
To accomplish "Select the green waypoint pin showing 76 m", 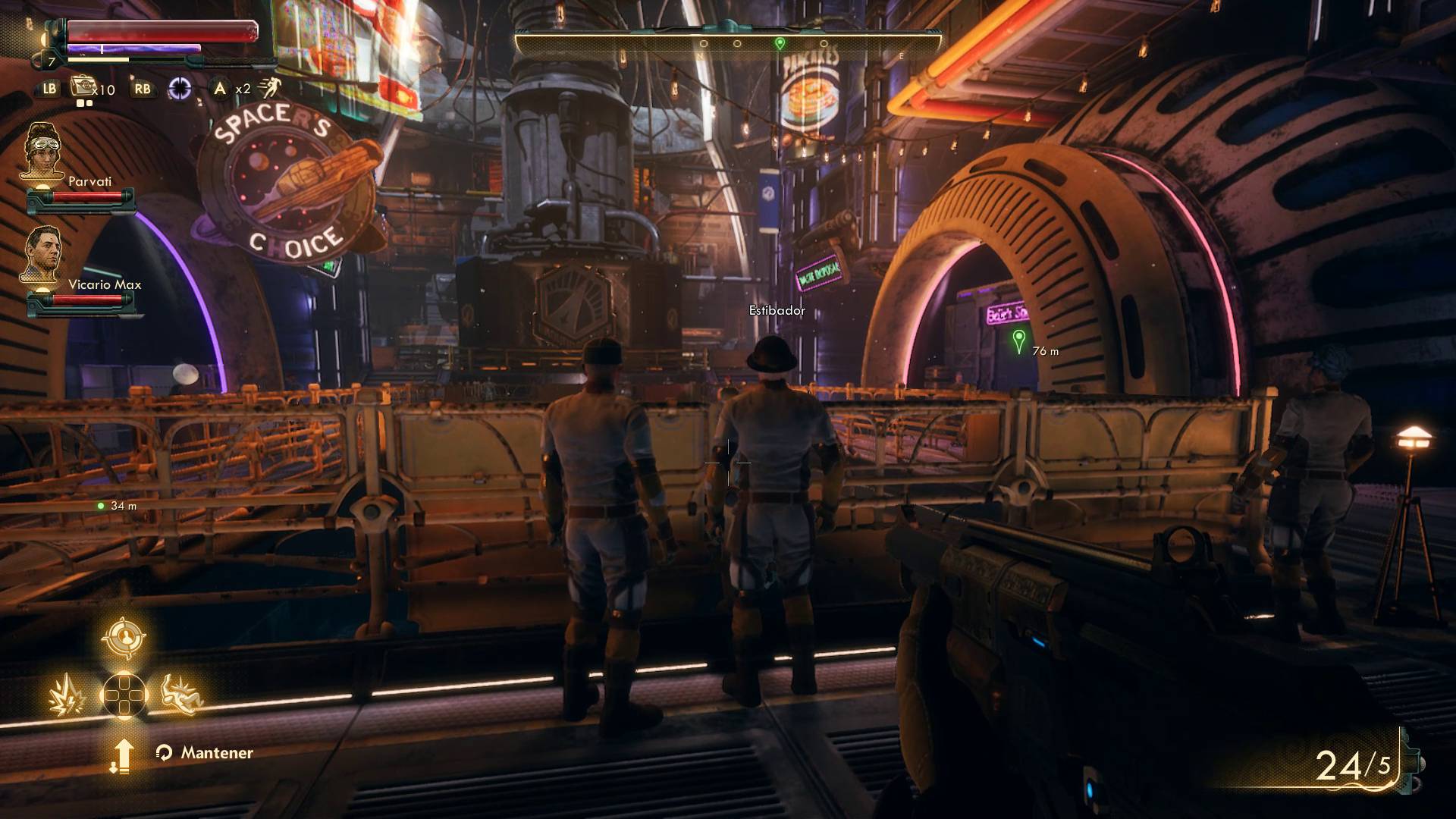I will (x=1018, y=340).
